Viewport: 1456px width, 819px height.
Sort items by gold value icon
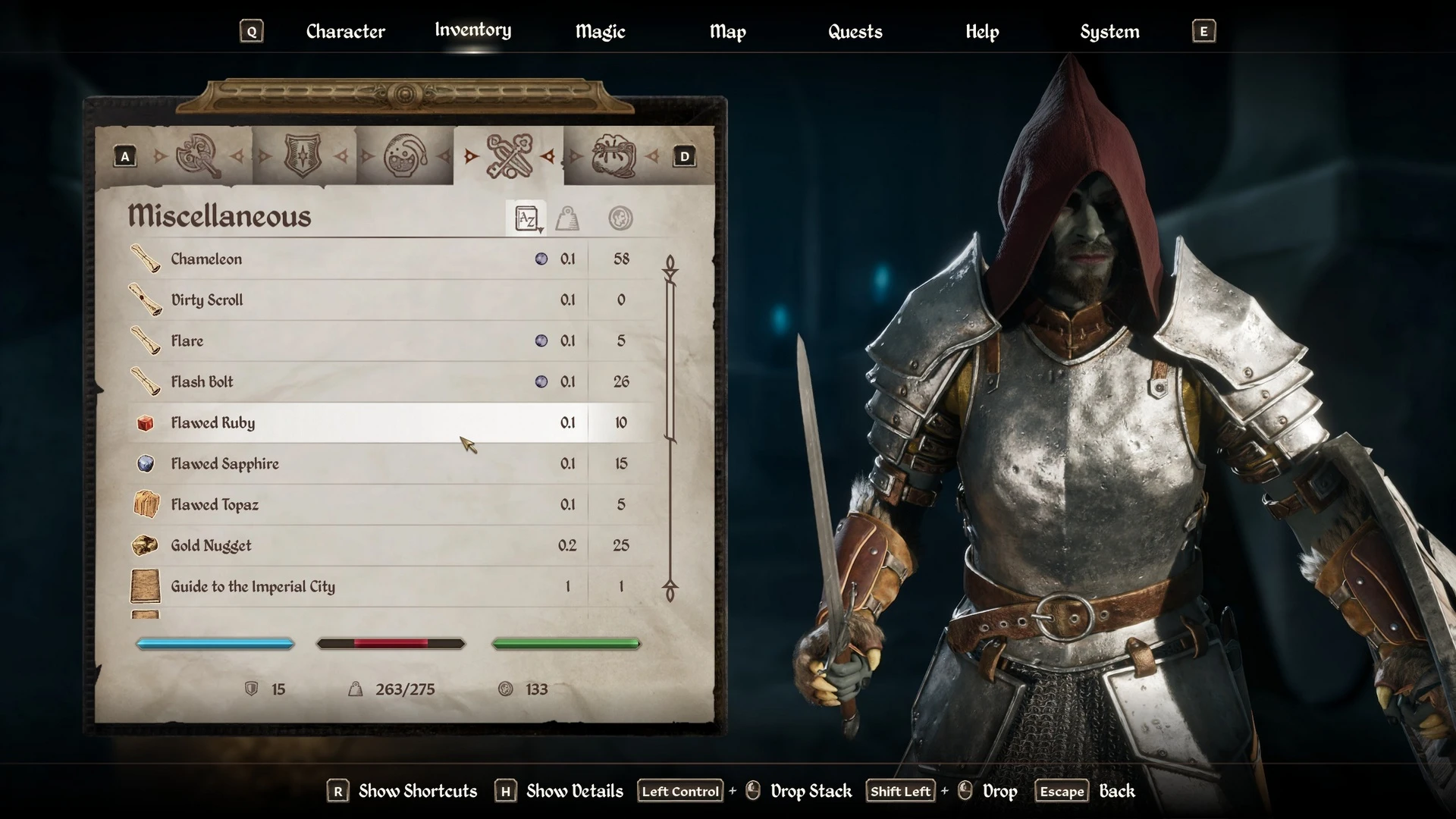click(x=620, y=219)
